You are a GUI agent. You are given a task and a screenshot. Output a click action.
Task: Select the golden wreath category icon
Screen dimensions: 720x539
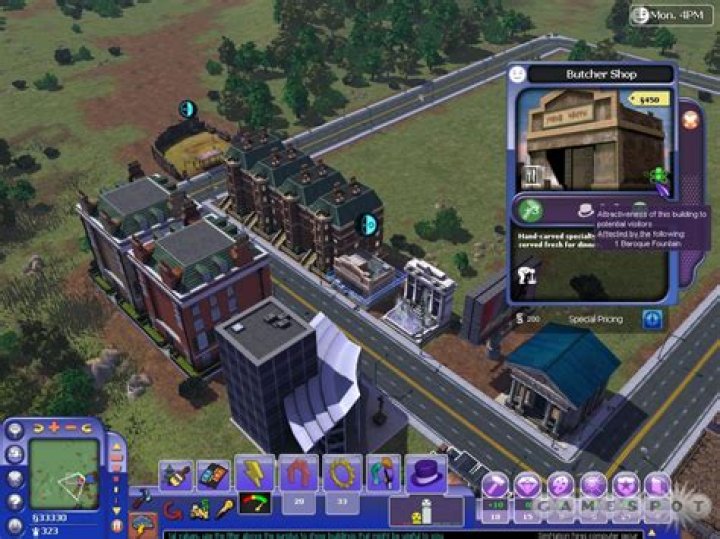[x=342, y=474]
